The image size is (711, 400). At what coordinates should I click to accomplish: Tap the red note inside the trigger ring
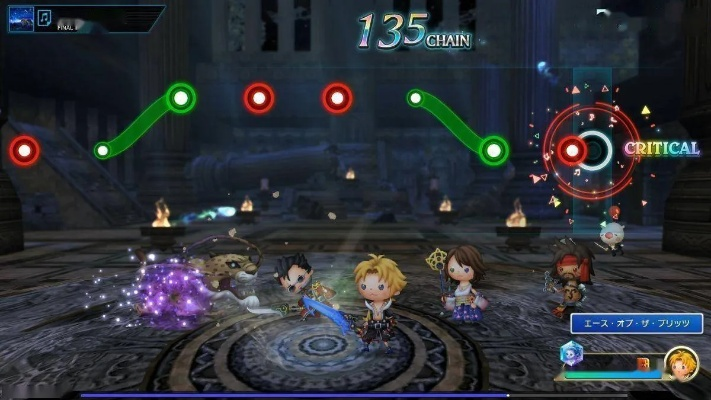572,150
